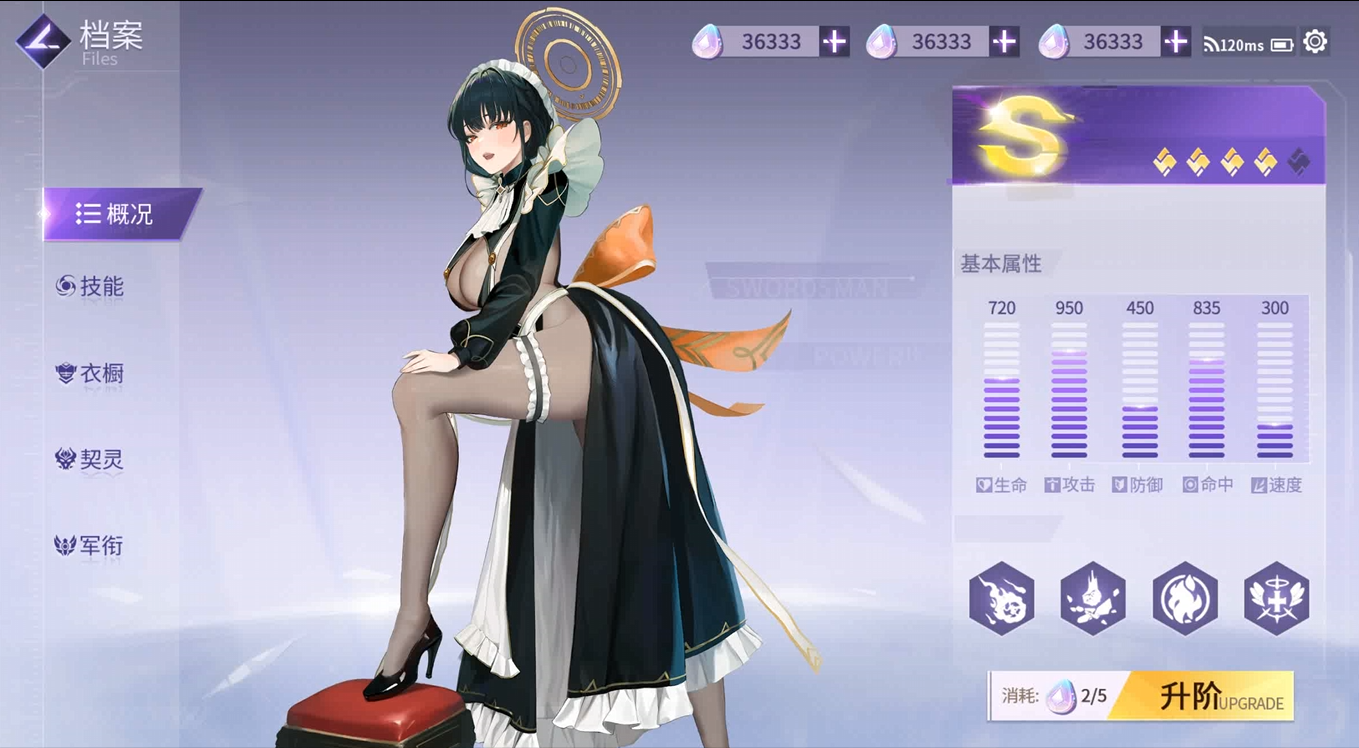Viewport: 1359px width, 748px height.
Task: Click the first gold star rank diamond
Action: (x=1163, y=160)
